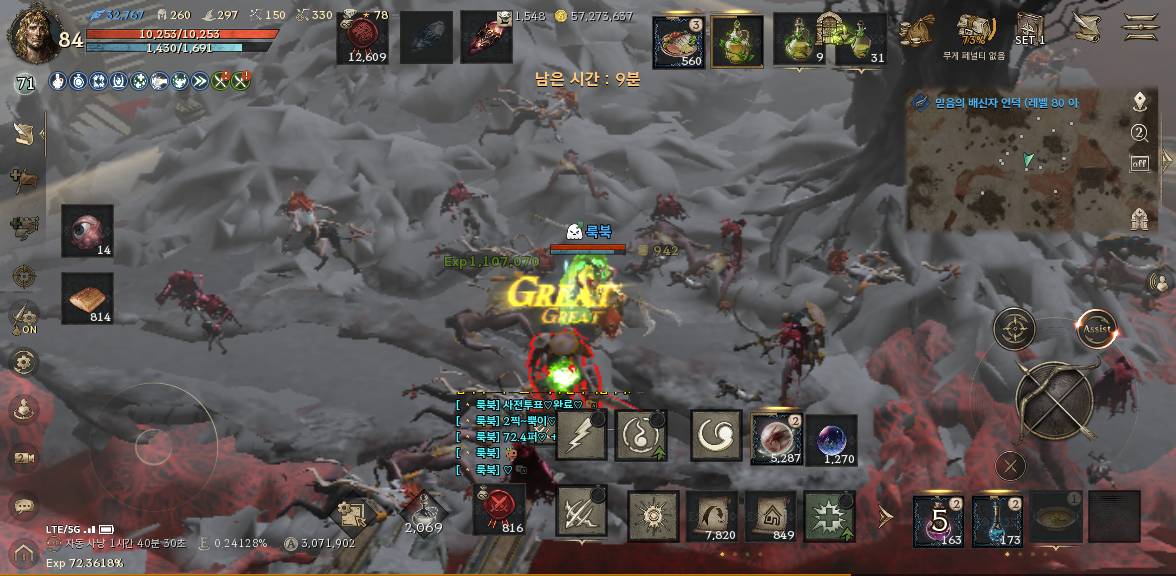Toggle the minimap off button
Viewport: 1176px width, 576px height.
(x=1139, y=163)
